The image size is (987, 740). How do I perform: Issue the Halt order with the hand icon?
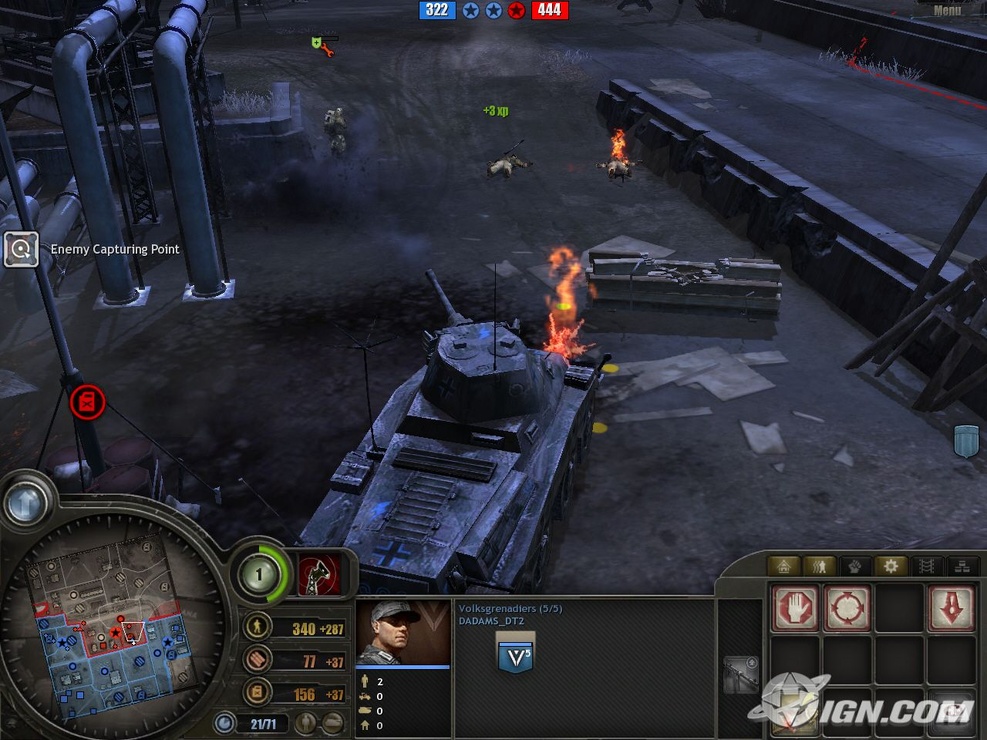795,608
